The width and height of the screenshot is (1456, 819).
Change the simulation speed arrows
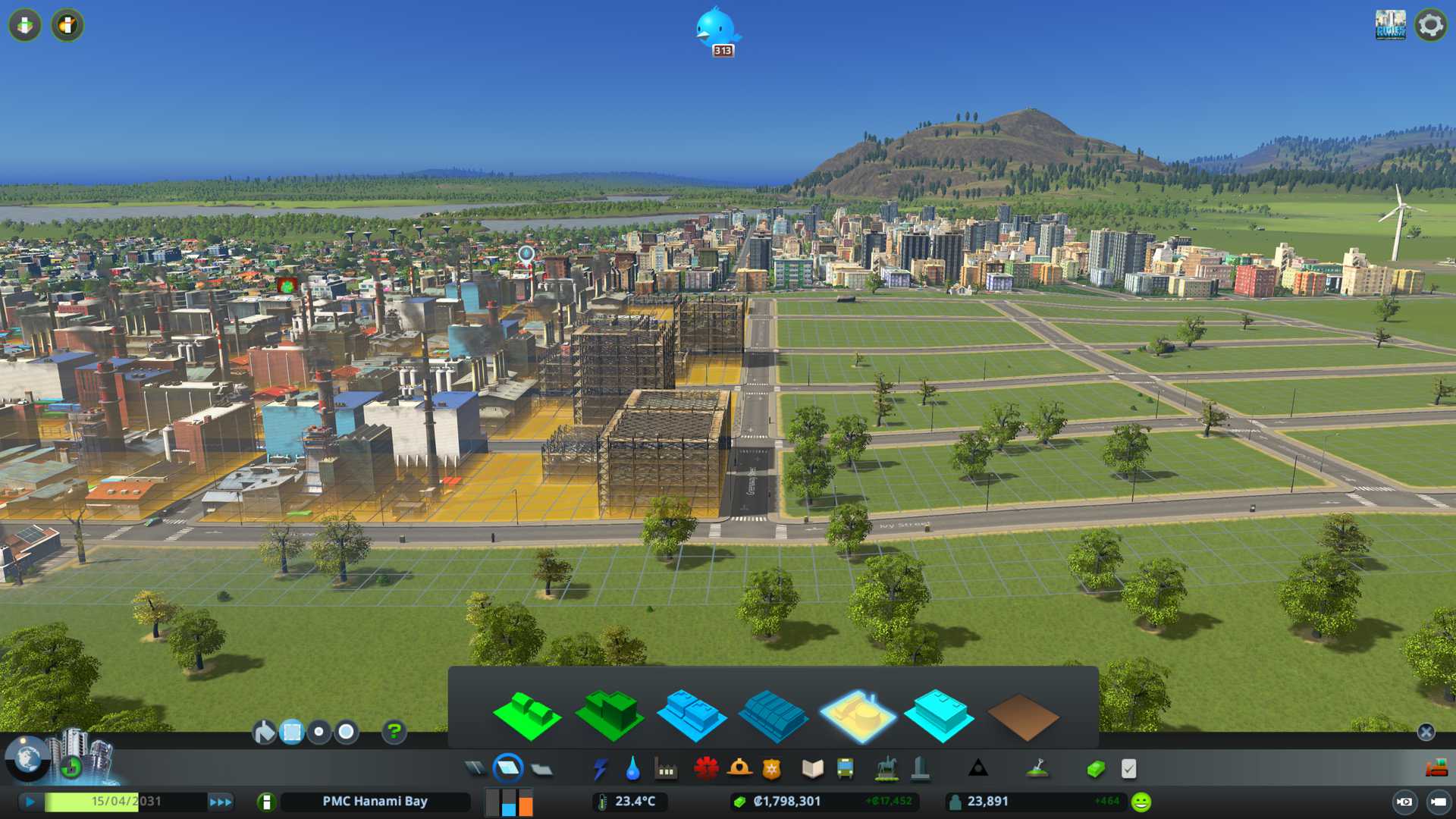pos(221,802)
